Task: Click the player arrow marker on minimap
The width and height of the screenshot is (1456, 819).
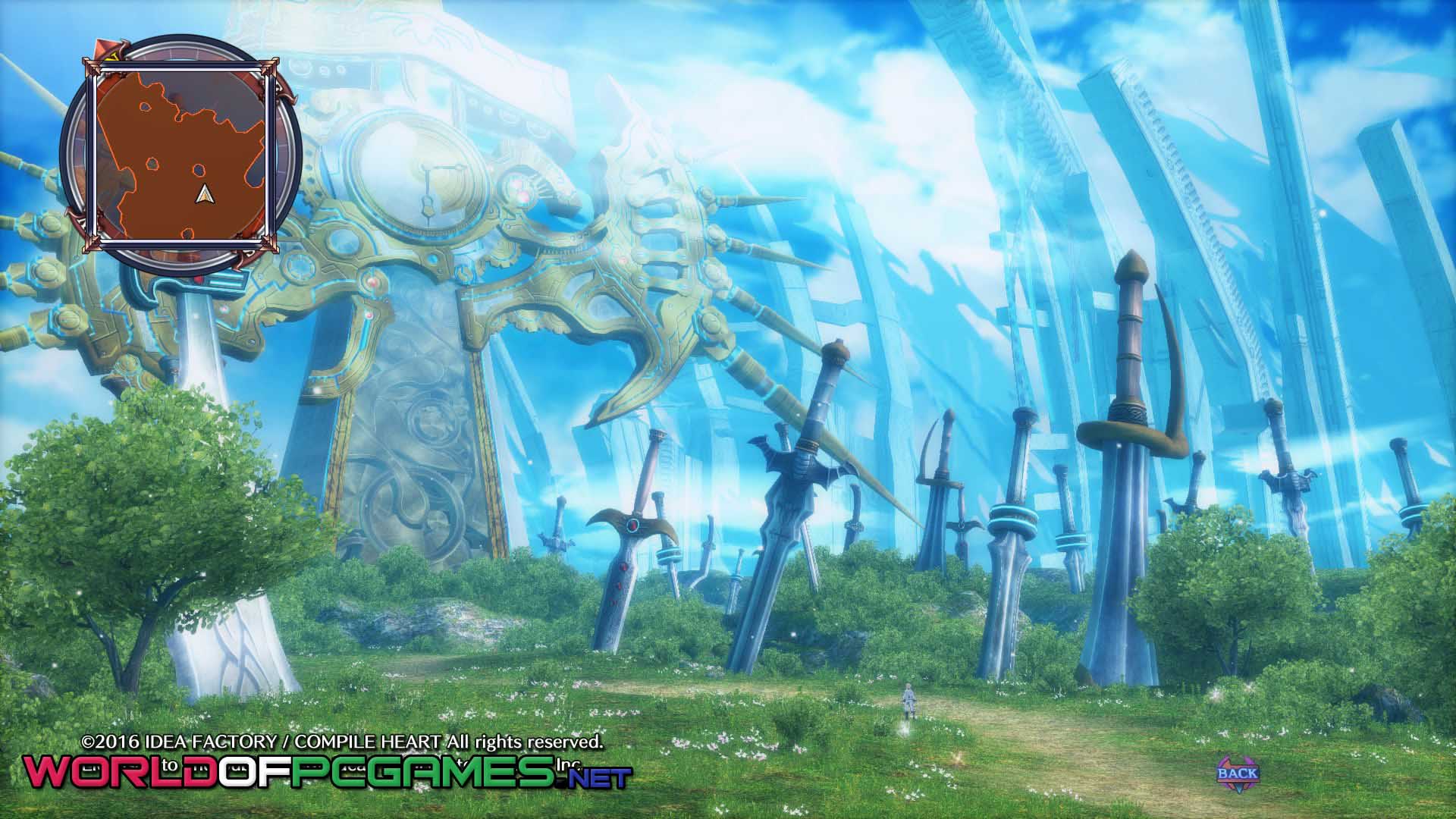Action: [x=202, y=195]
